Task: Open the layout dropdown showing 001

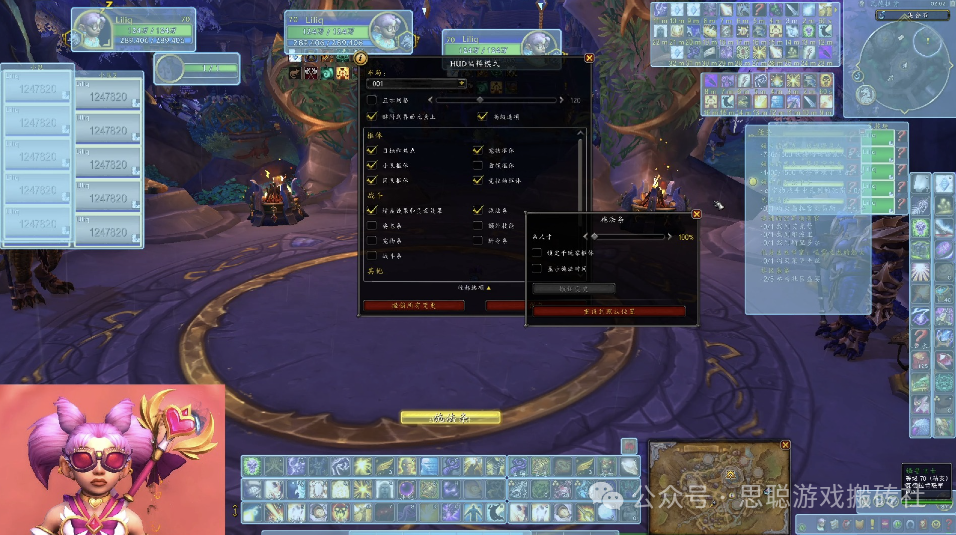Action: pyautogui.click(x=418, y=83)
